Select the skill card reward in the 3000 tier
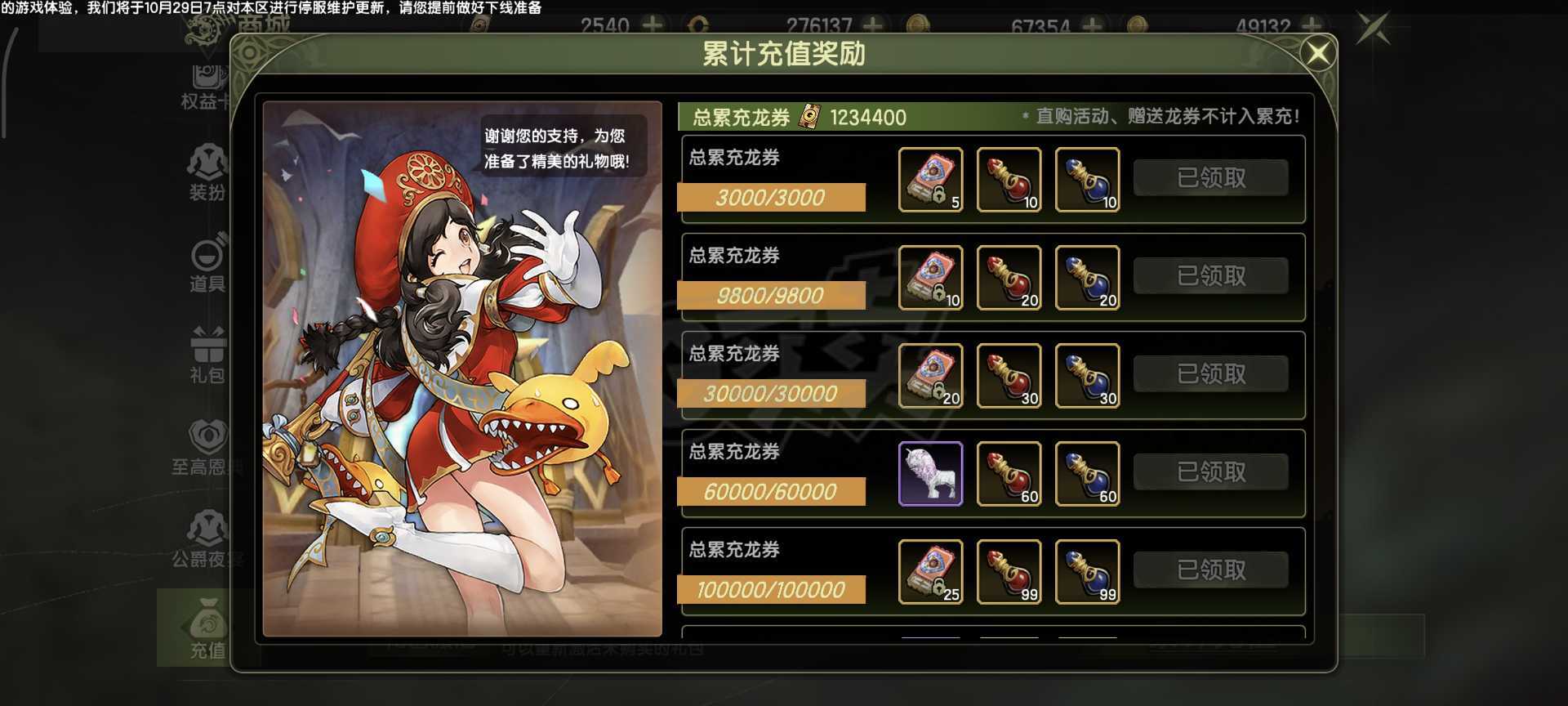 click(931, 180)
